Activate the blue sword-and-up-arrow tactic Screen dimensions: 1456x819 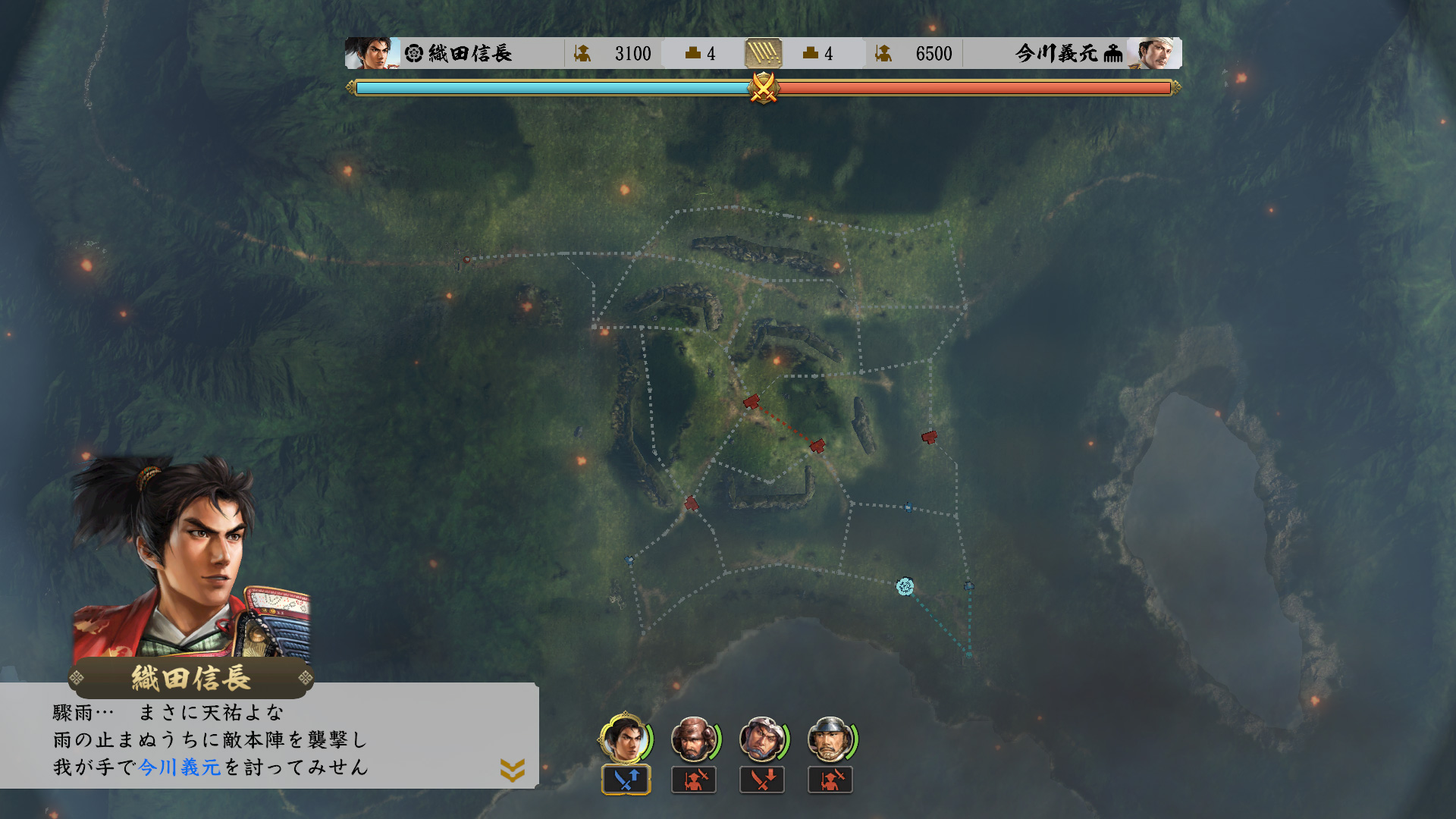click(626, 780)
